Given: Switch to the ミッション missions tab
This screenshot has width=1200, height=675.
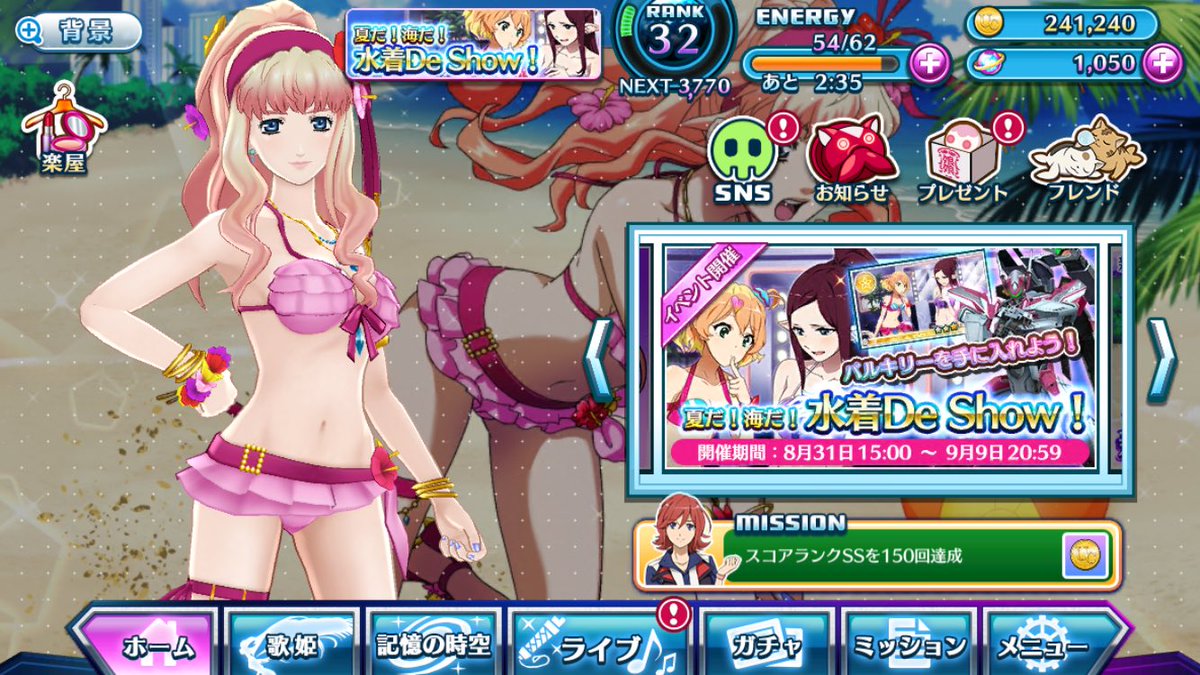Looking at the screenshot, I should click(908, 645).
